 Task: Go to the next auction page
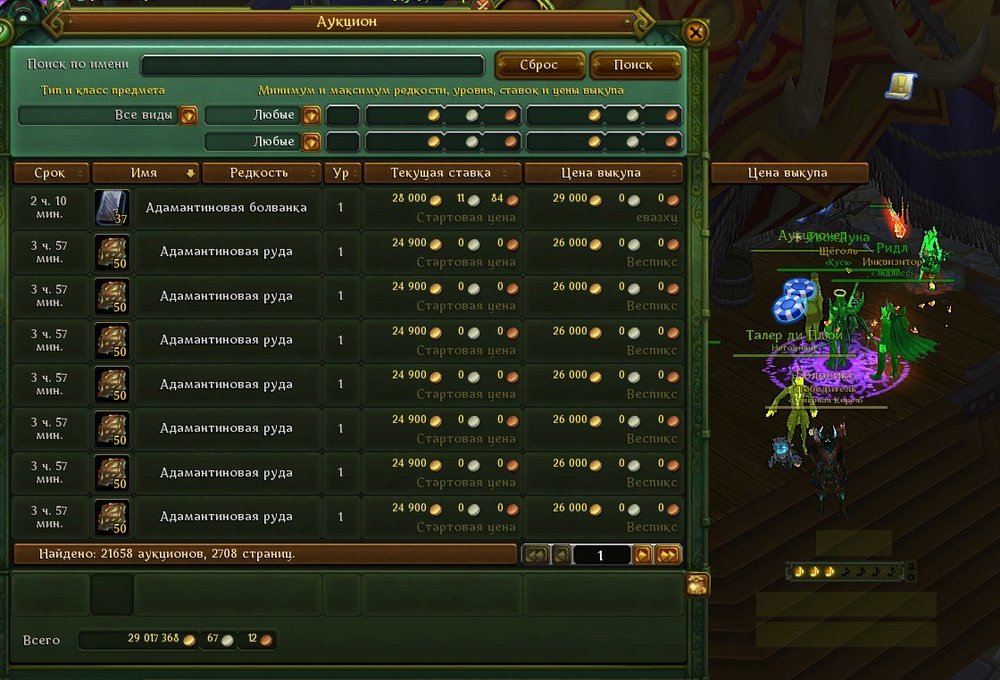click(643, 554)
